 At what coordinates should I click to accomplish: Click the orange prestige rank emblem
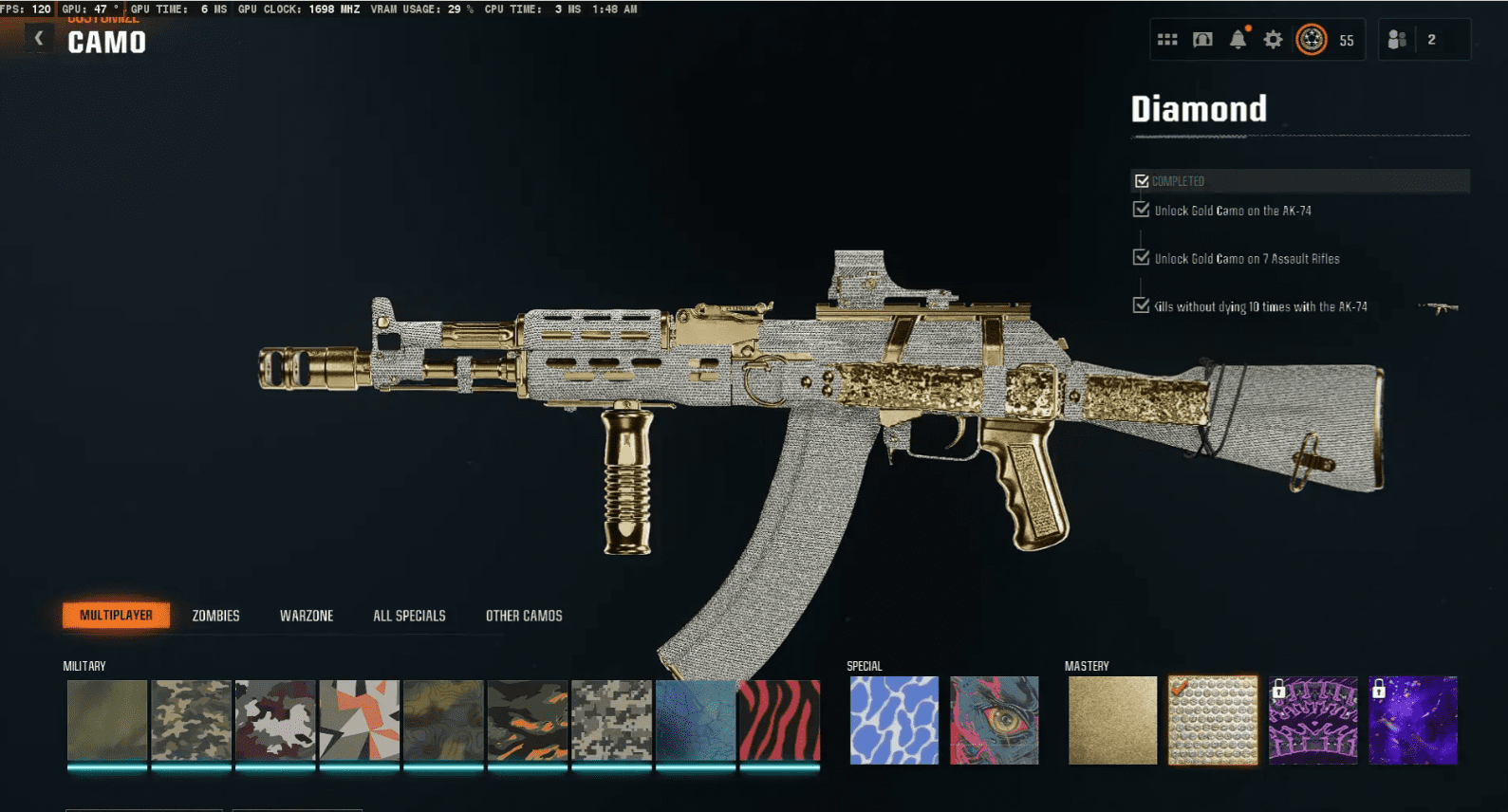point(1311,40)
